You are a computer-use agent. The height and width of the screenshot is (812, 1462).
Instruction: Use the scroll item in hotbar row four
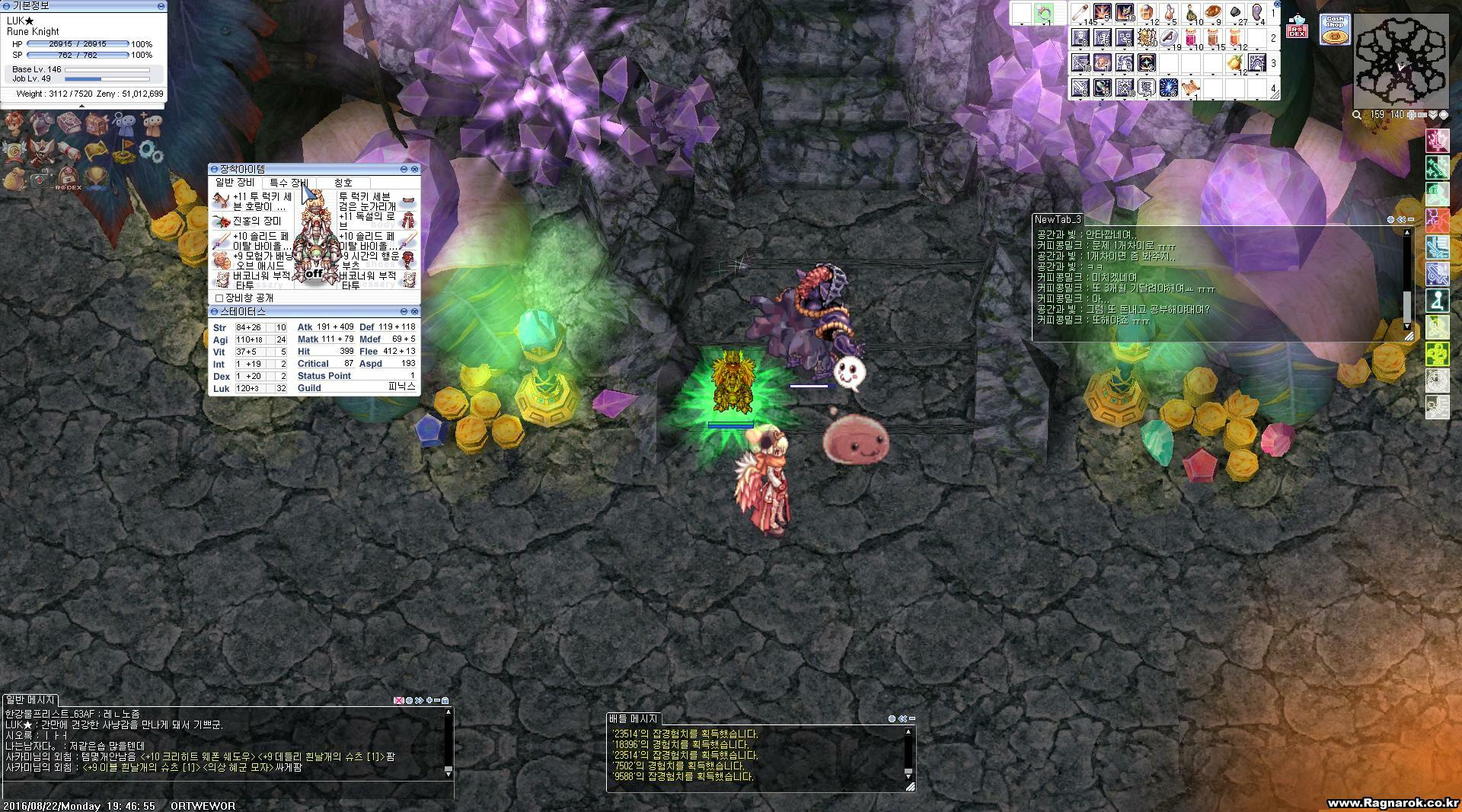tap(1190, 88)
